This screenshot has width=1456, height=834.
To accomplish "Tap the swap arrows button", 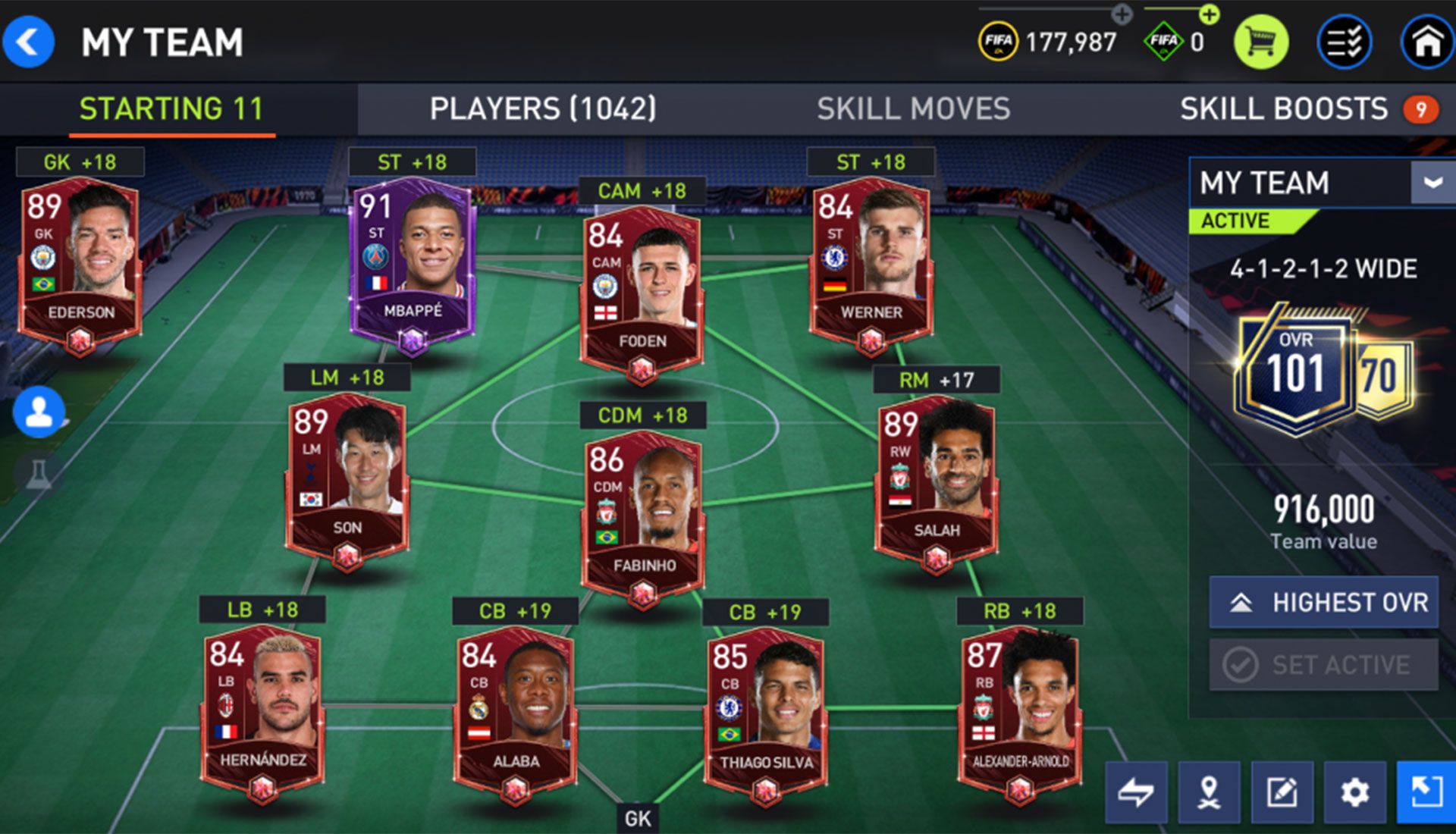I will pyautogui.click(x=1135, y=792).
